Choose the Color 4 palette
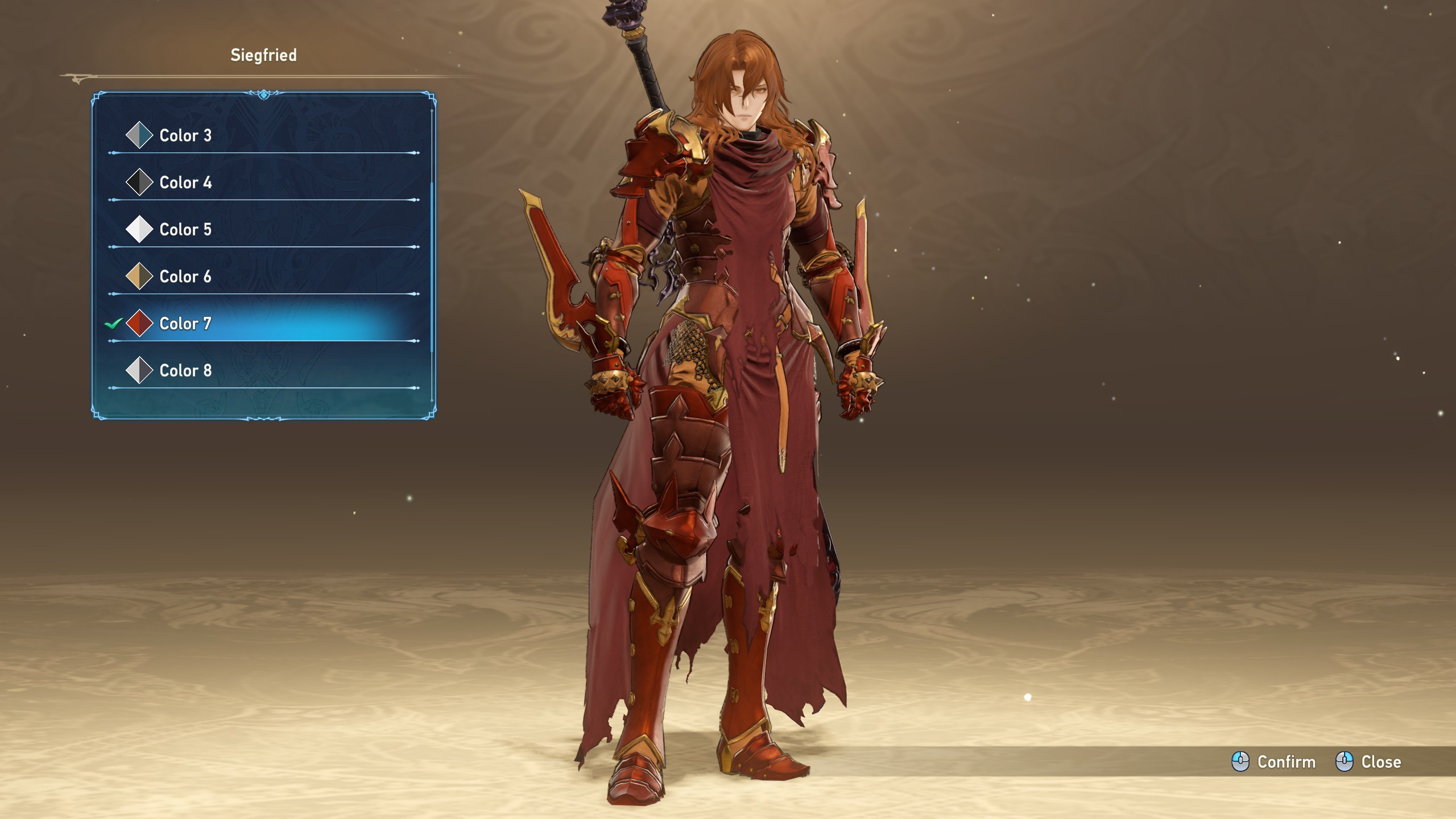 [185, 183]
